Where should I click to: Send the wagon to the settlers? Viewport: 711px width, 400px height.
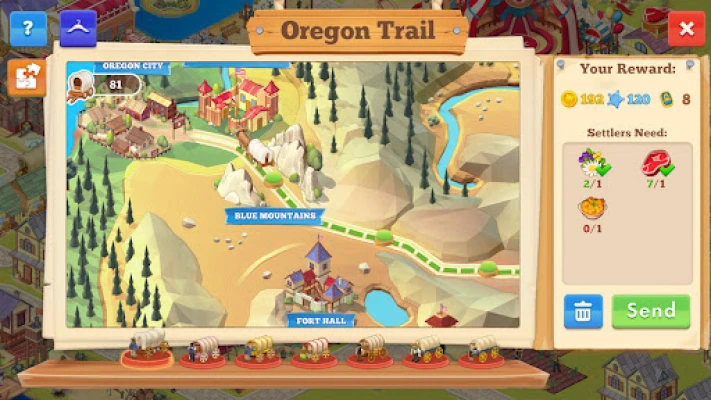(651, 311)
